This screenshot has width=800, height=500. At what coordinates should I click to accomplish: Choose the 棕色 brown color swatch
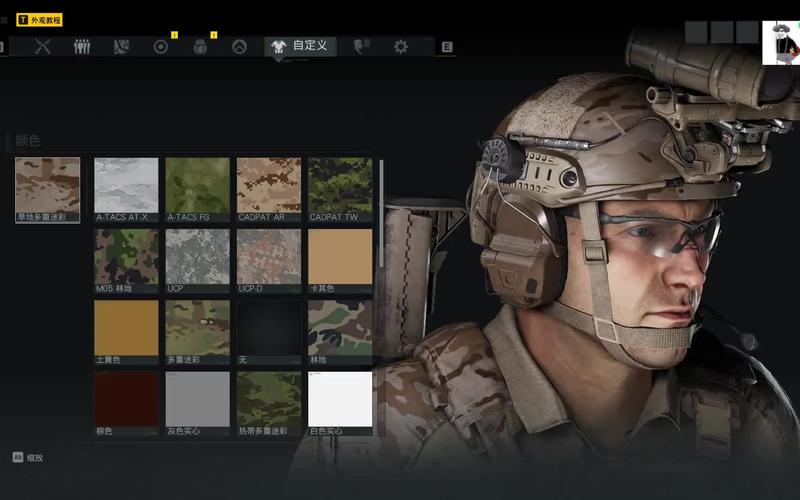pos(126,399)
